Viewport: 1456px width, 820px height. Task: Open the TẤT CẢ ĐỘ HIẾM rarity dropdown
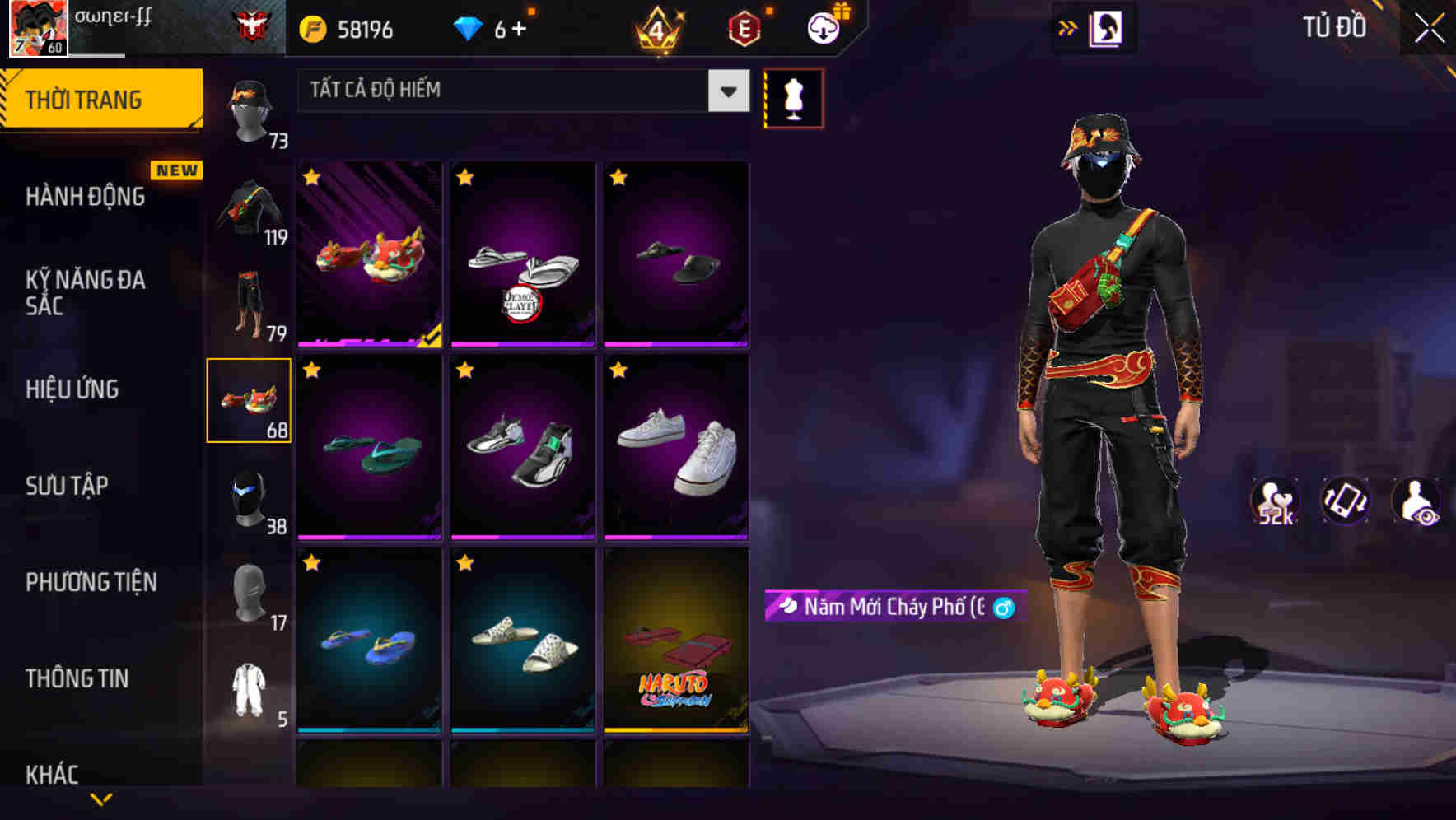tap(523, 91)
